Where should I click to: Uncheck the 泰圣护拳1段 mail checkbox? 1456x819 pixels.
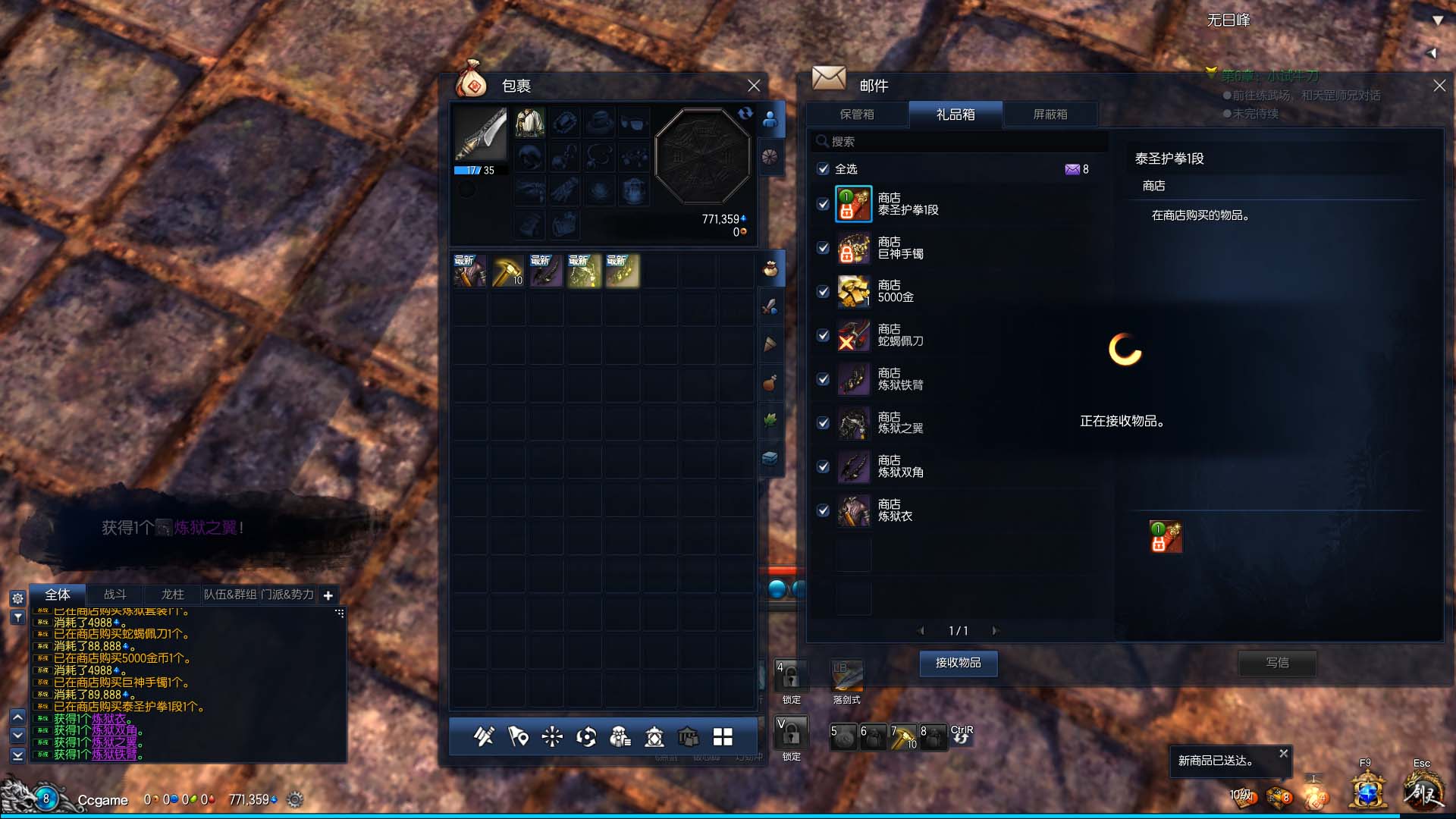coord(823,204)
